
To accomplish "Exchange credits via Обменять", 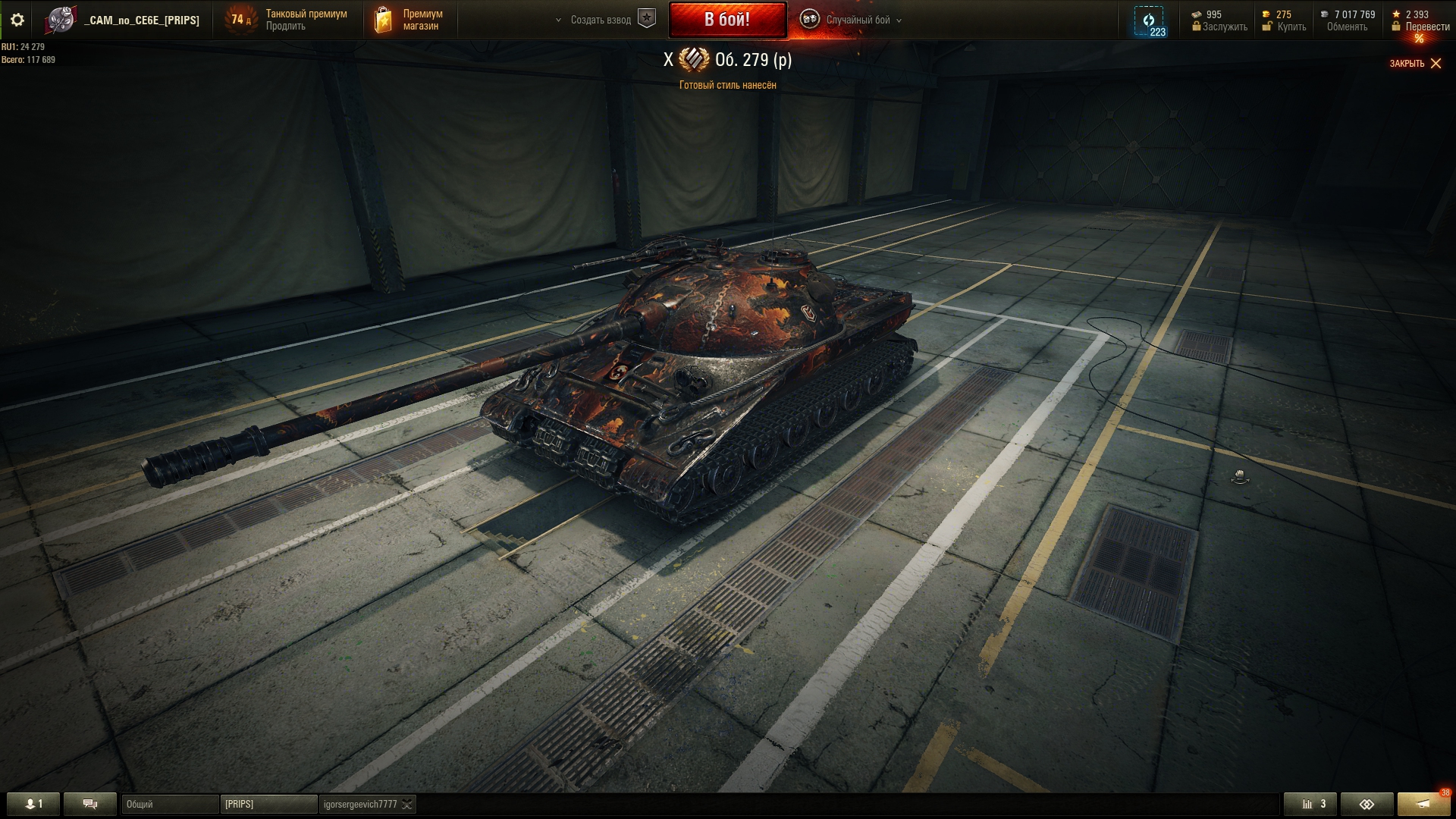I will 1347,27.
